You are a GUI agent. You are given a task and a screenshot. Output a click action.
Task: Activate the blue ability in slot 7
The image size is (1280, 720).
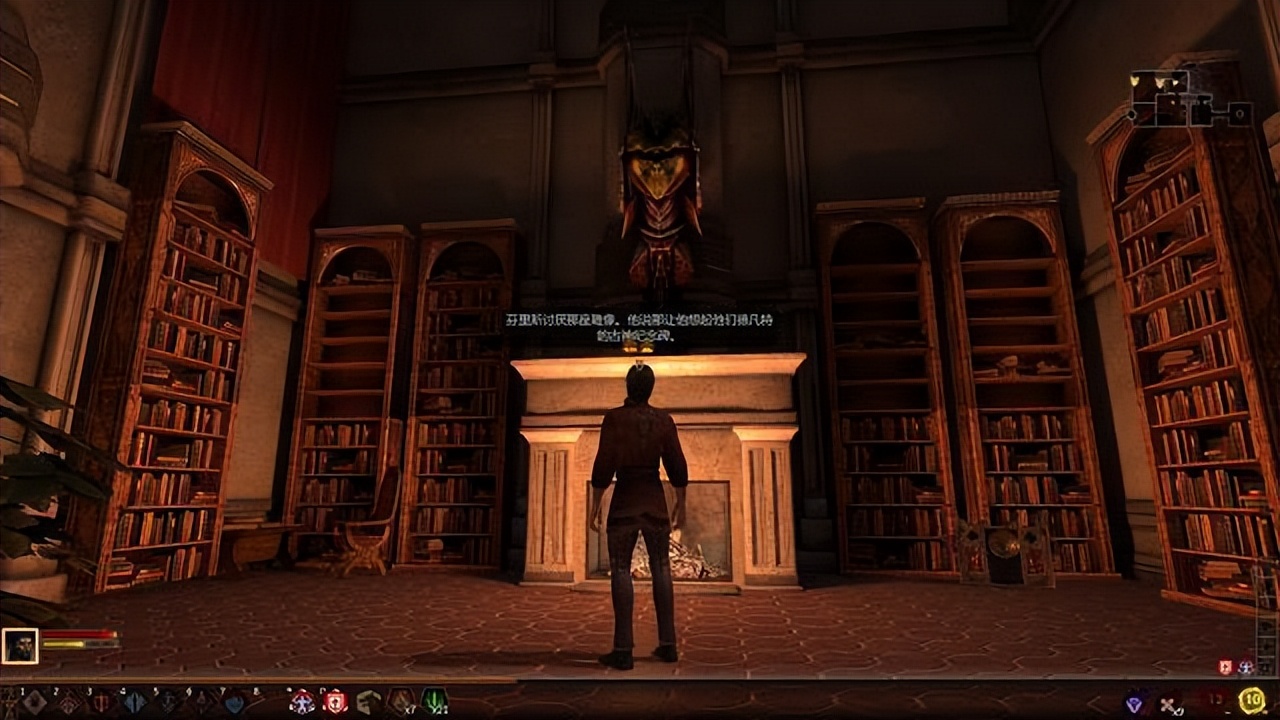(x=234, y=702)
